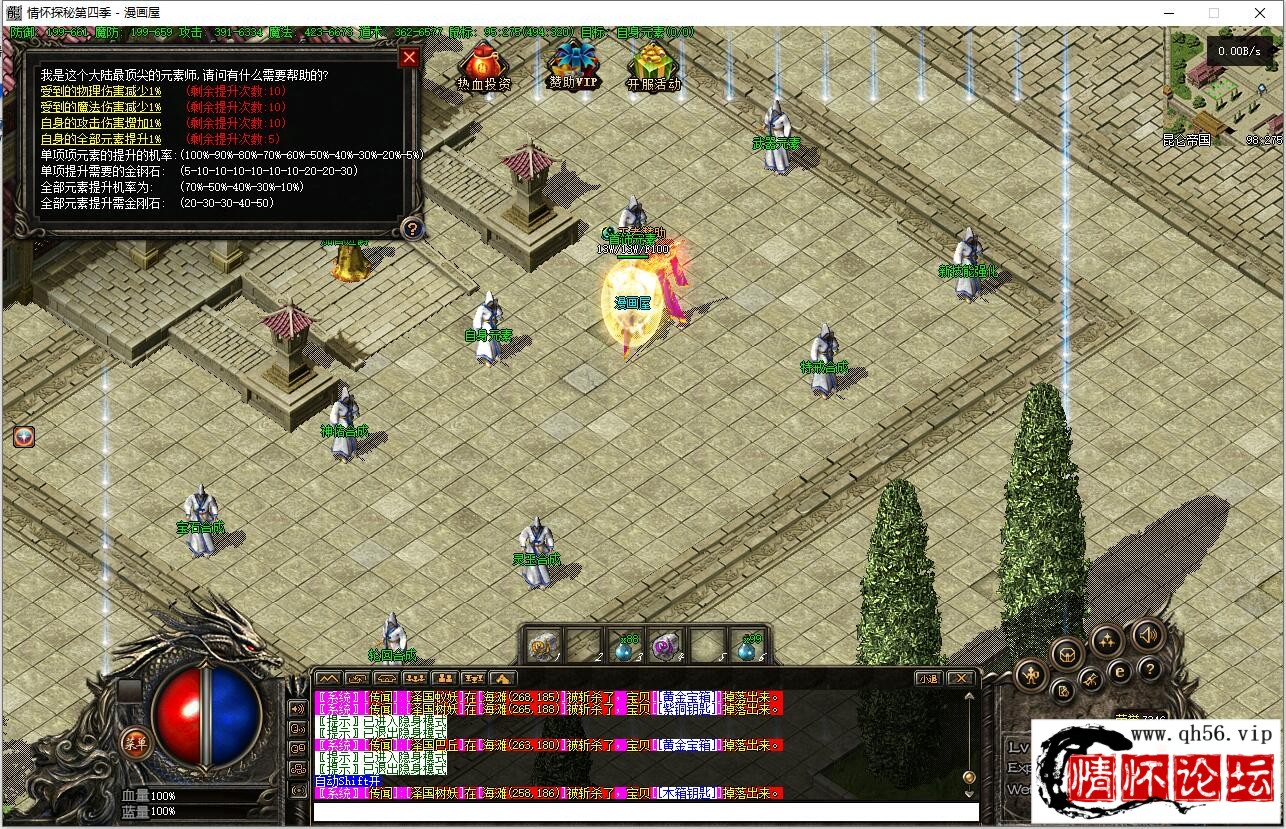
Task: Open the round 菜单 menu button
Action: pos(134,741)
